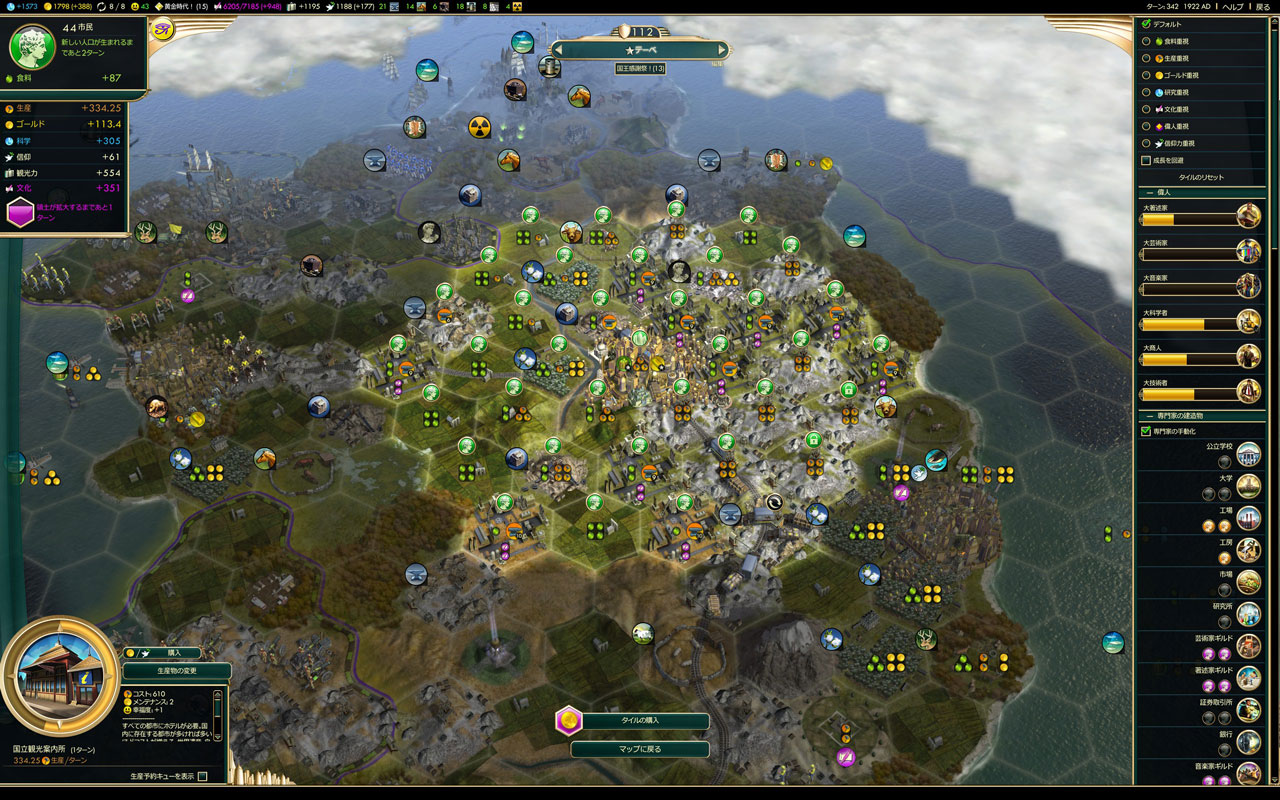
Task: Select the 食料重視 (food focus) option
Action: [1146, 41]
